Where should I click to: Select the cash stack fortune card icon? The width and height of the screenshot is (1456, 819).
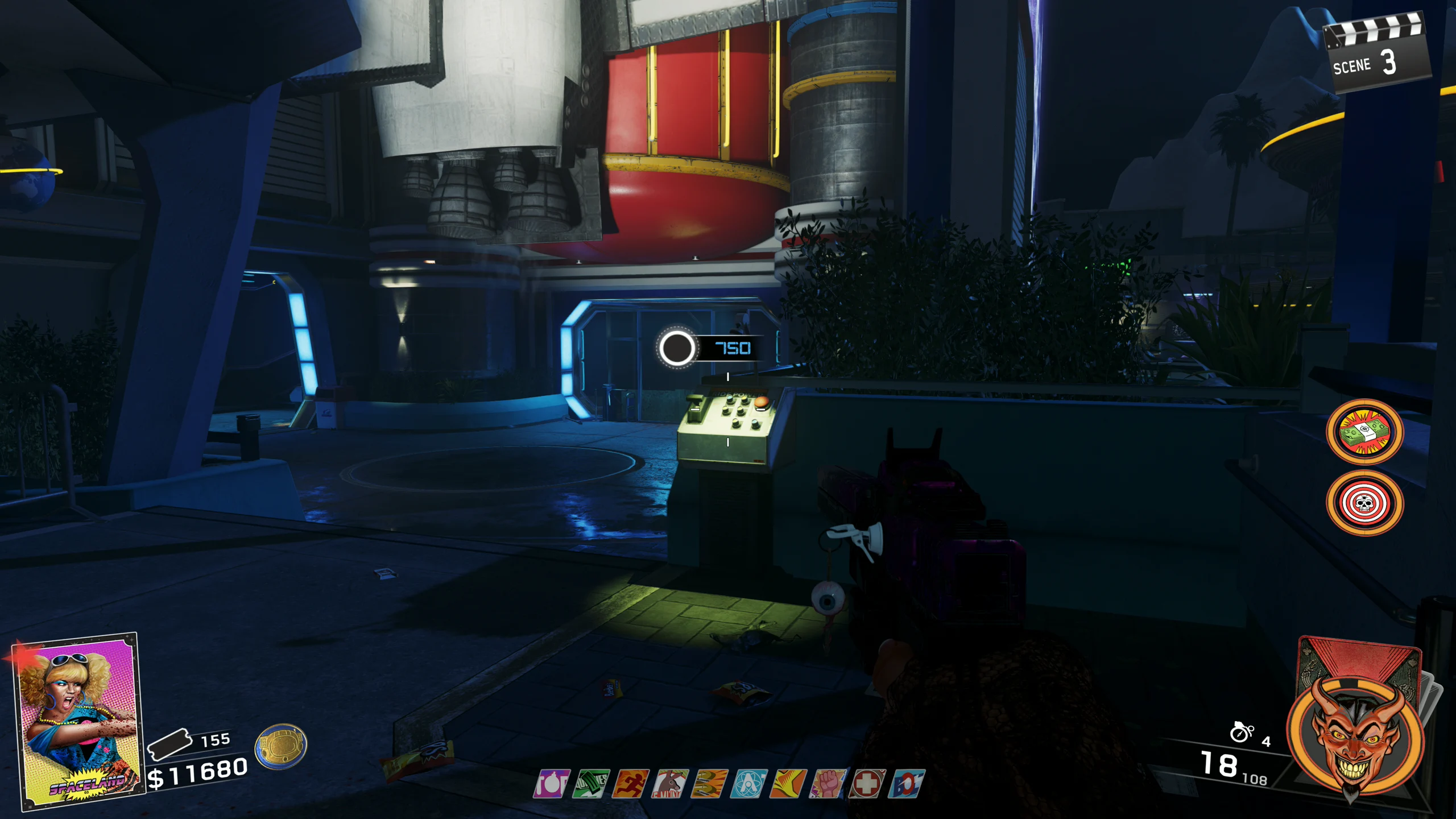click(1364, 432)
